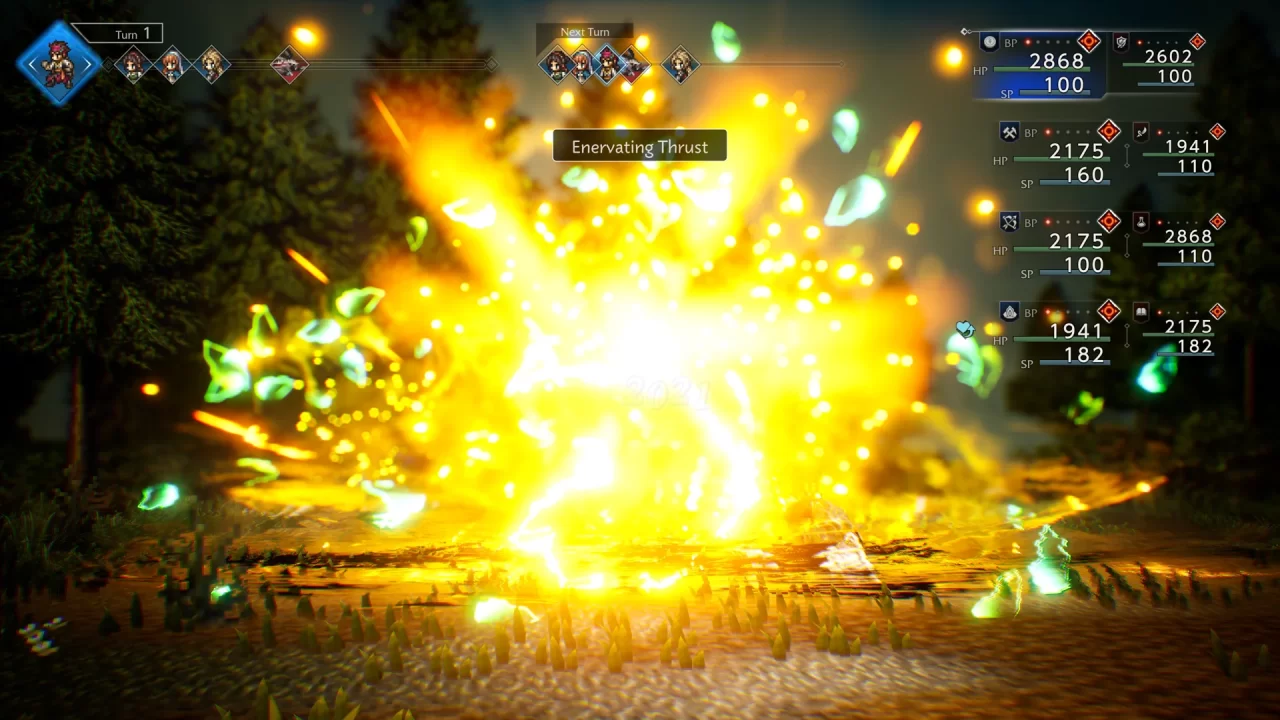Select the active character's diamond portrait

coord(58,64)
